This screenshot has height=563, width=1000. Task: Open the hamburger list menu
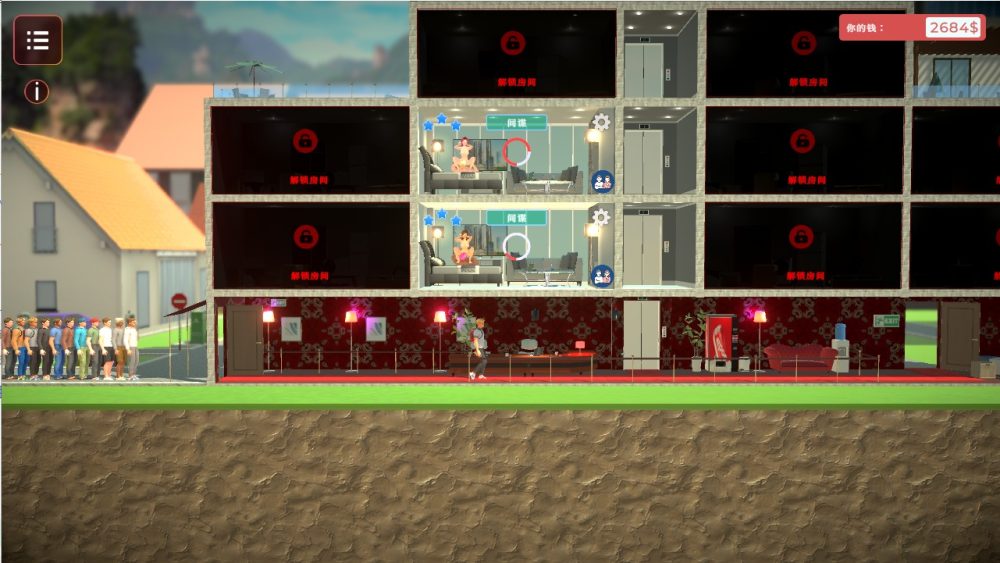coord(38,40)
